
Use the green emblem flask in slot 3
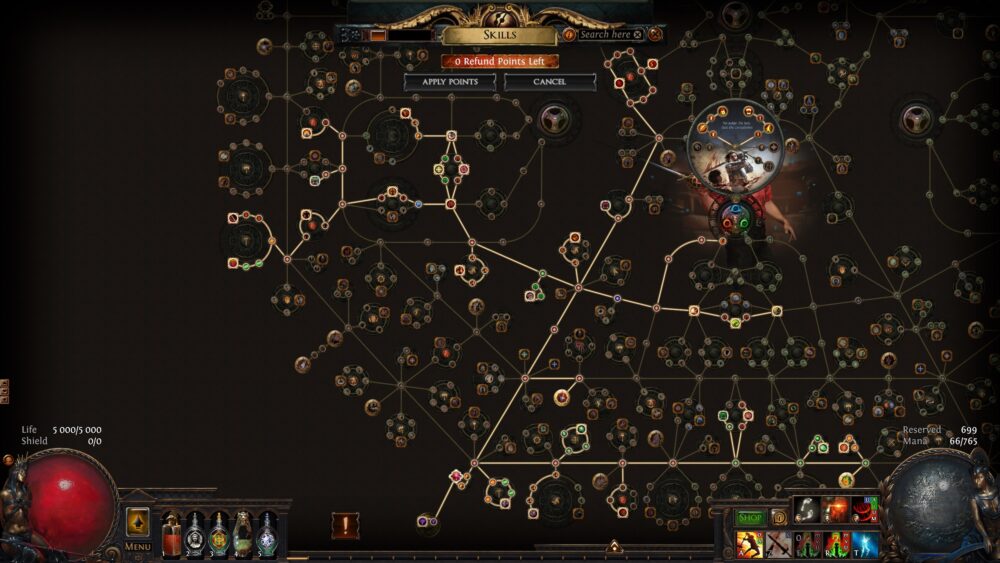click(x=219, y=534)
